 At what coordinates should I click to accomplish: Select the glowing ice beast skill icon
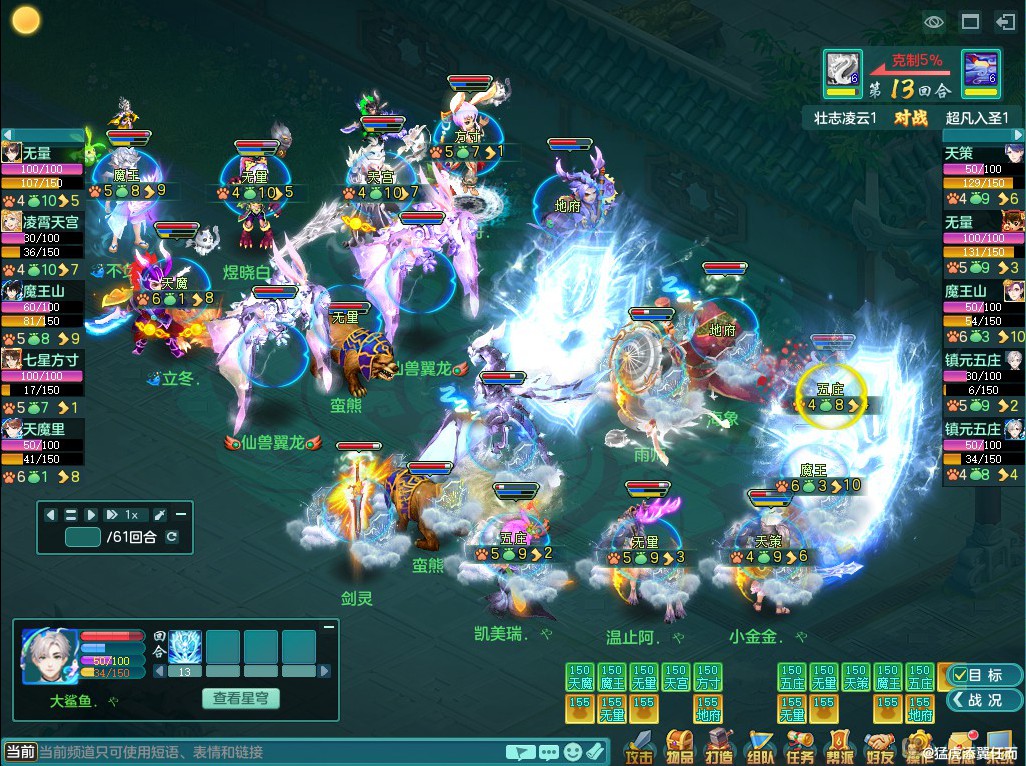(x=185, y=646)
